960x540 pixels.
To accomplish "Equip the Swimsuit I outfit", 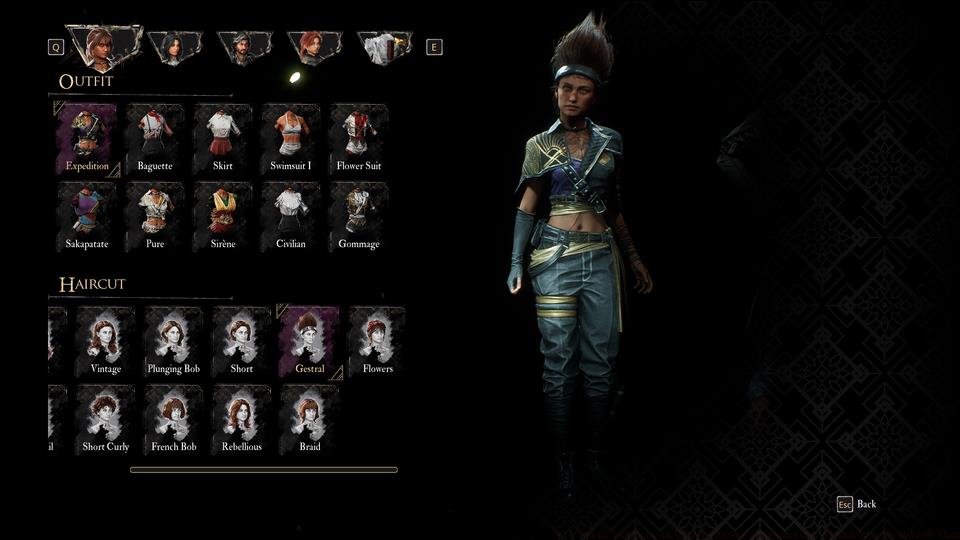I will click(x=291, y=140).
